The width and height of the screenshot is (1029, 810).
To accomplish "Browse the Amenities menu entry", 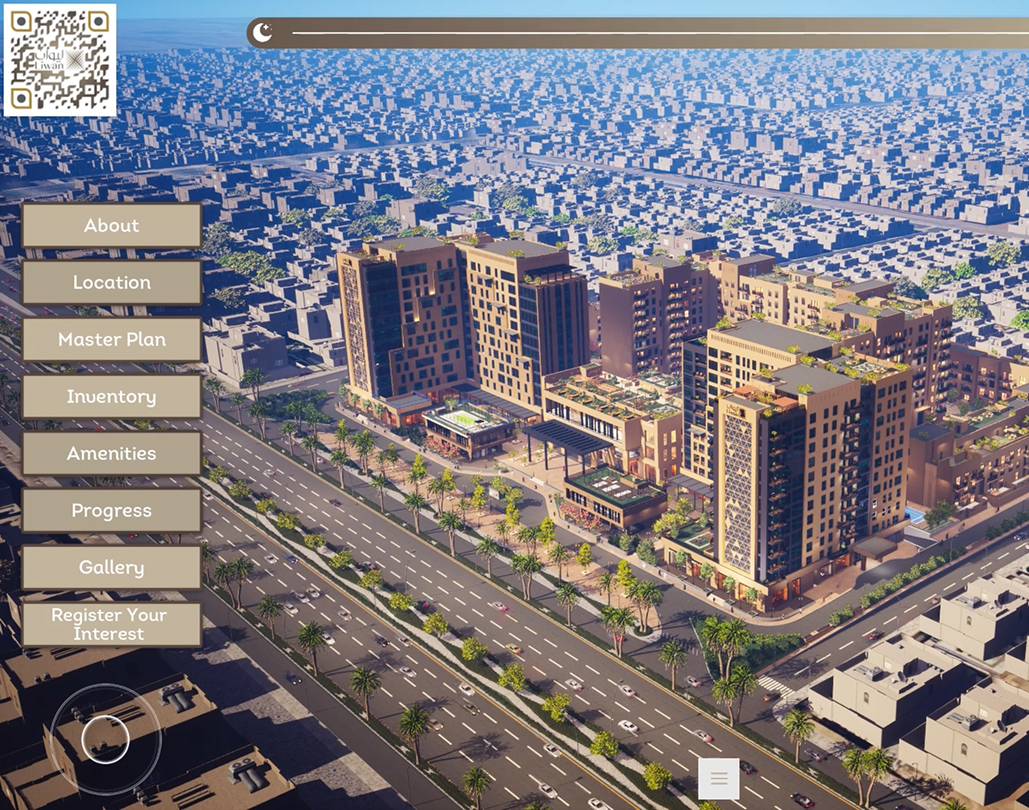I will 112,454.
